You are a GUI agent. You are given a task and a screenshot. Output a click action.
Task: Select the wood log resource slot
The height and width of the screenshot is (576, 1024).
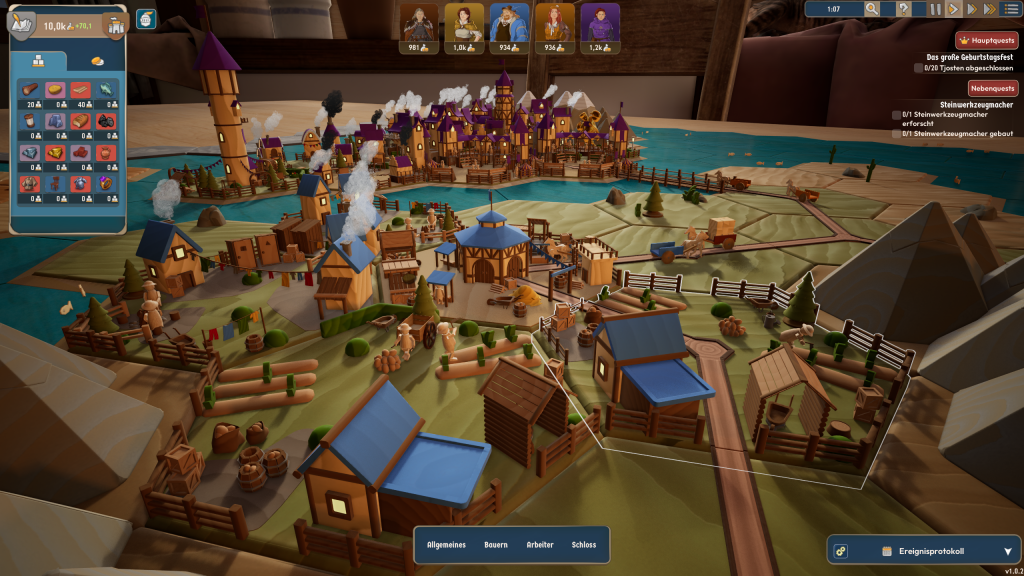[x=30, y=90]
